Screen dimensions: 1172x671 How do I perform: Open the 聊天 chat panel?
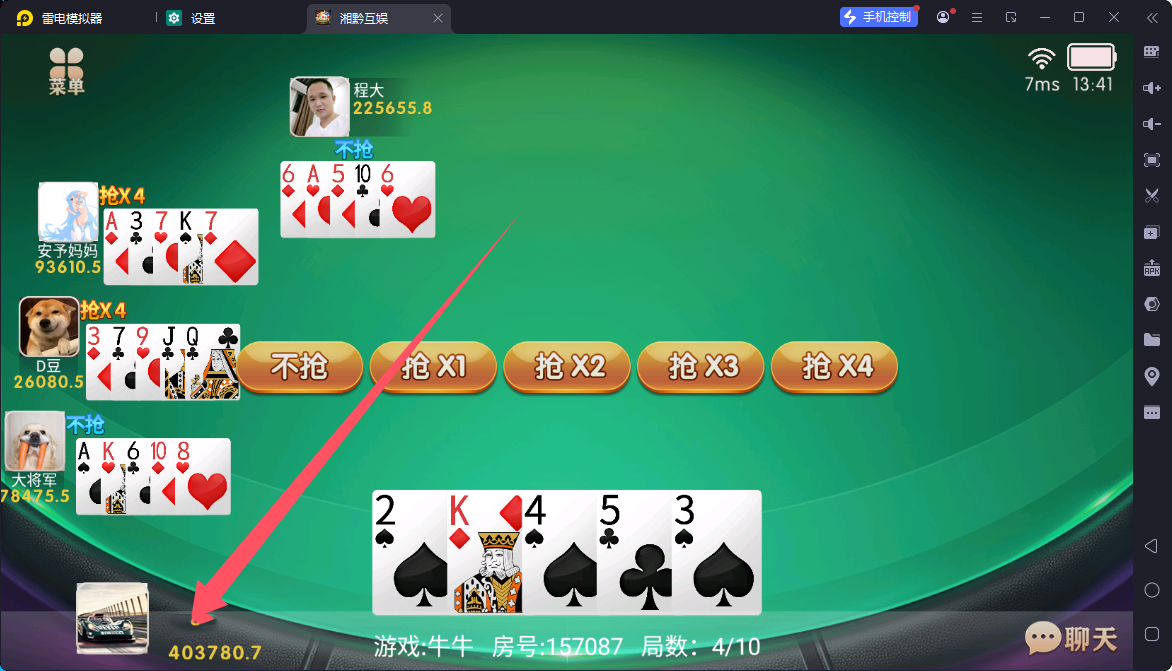click(x=1071, y=637)
